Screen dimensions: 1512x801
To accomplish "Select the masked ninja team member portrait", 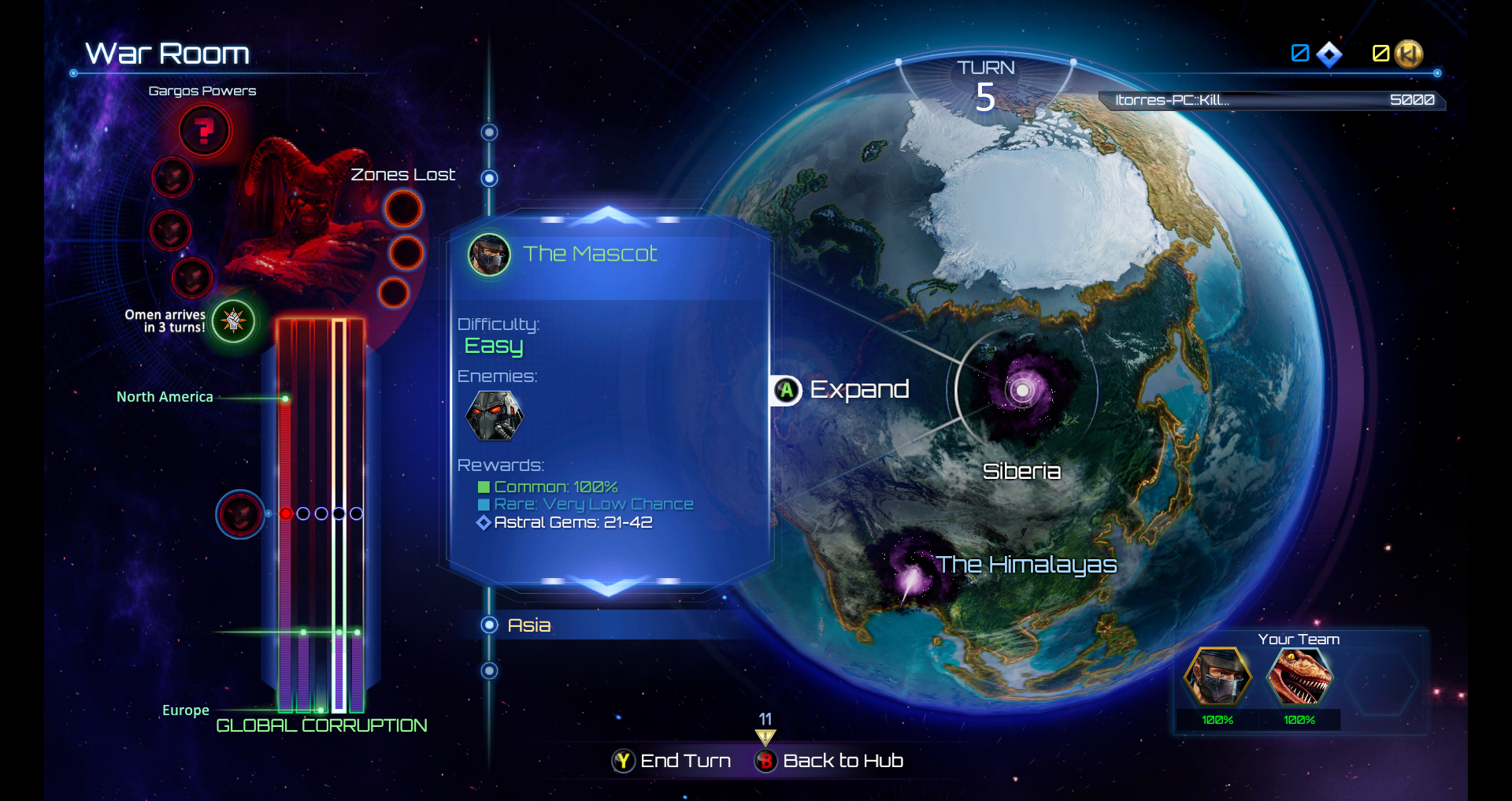I will 1217,677.
